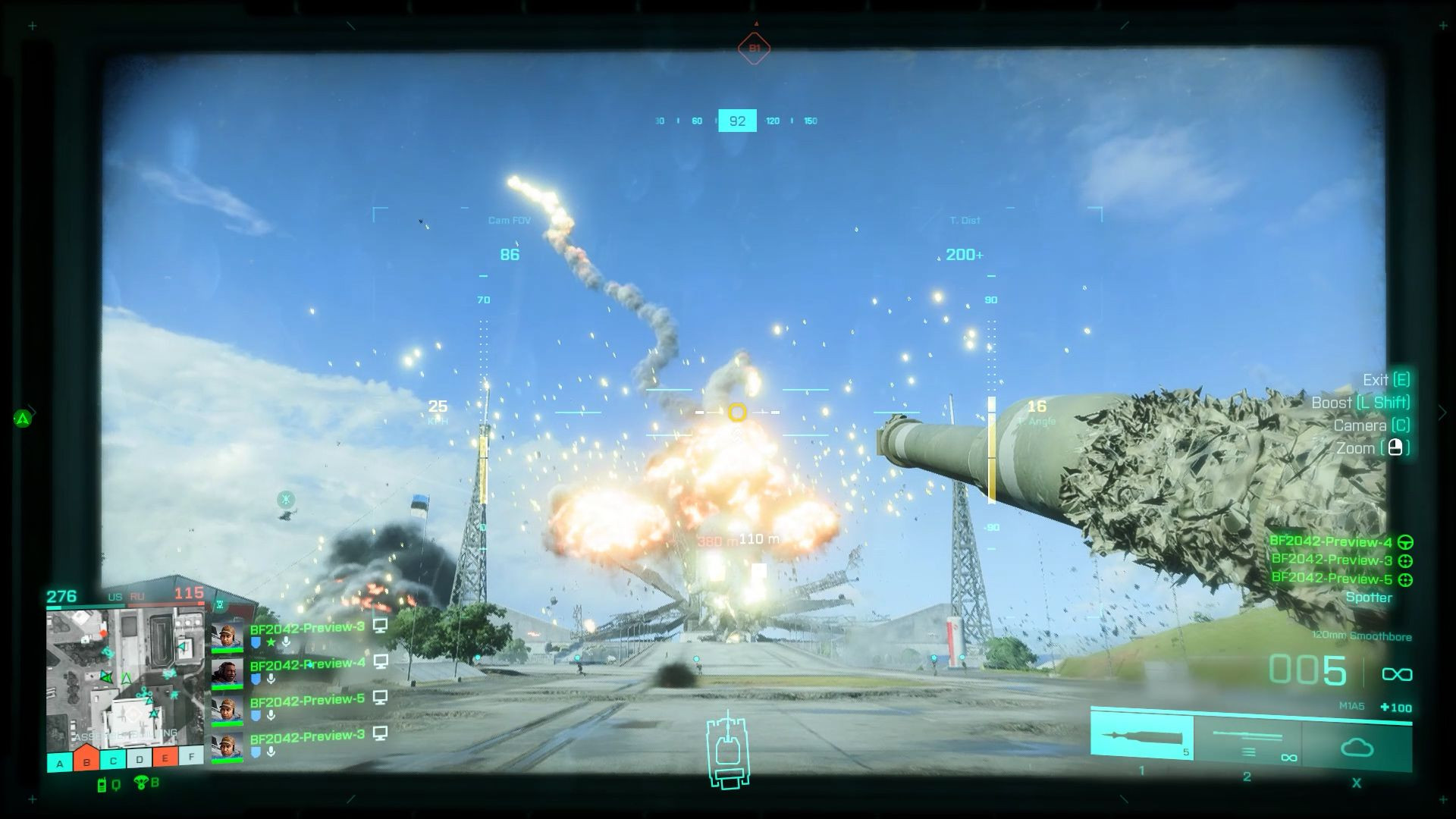The width and height of the screenshot is (1456, 819).
Task: Open the minimap
Action: click(x=125, y=678)
